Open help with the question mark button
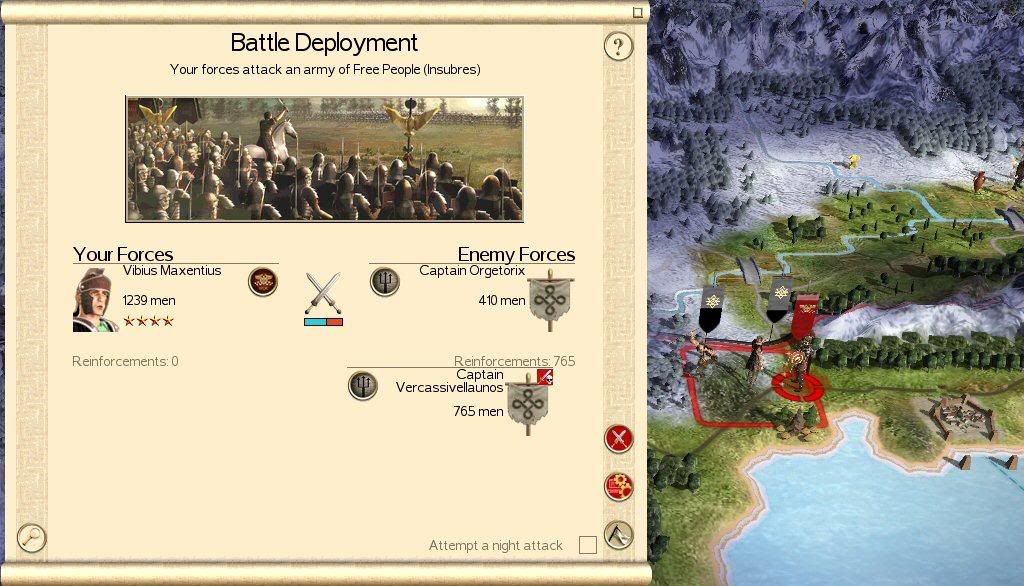Screen dimensions: 1024x586 619,46
